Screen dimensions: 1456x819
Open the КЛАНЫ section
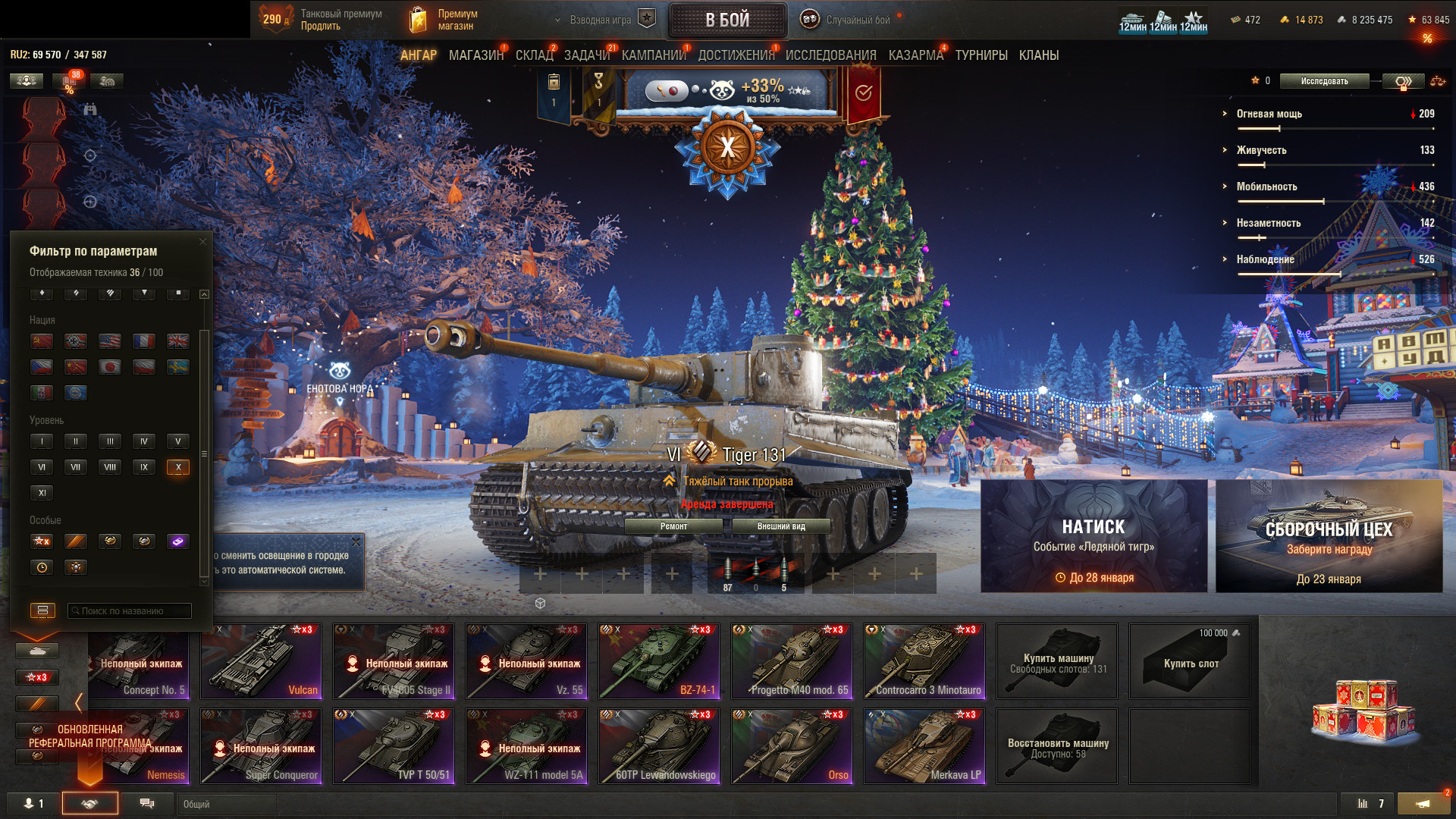(1038, 55)
